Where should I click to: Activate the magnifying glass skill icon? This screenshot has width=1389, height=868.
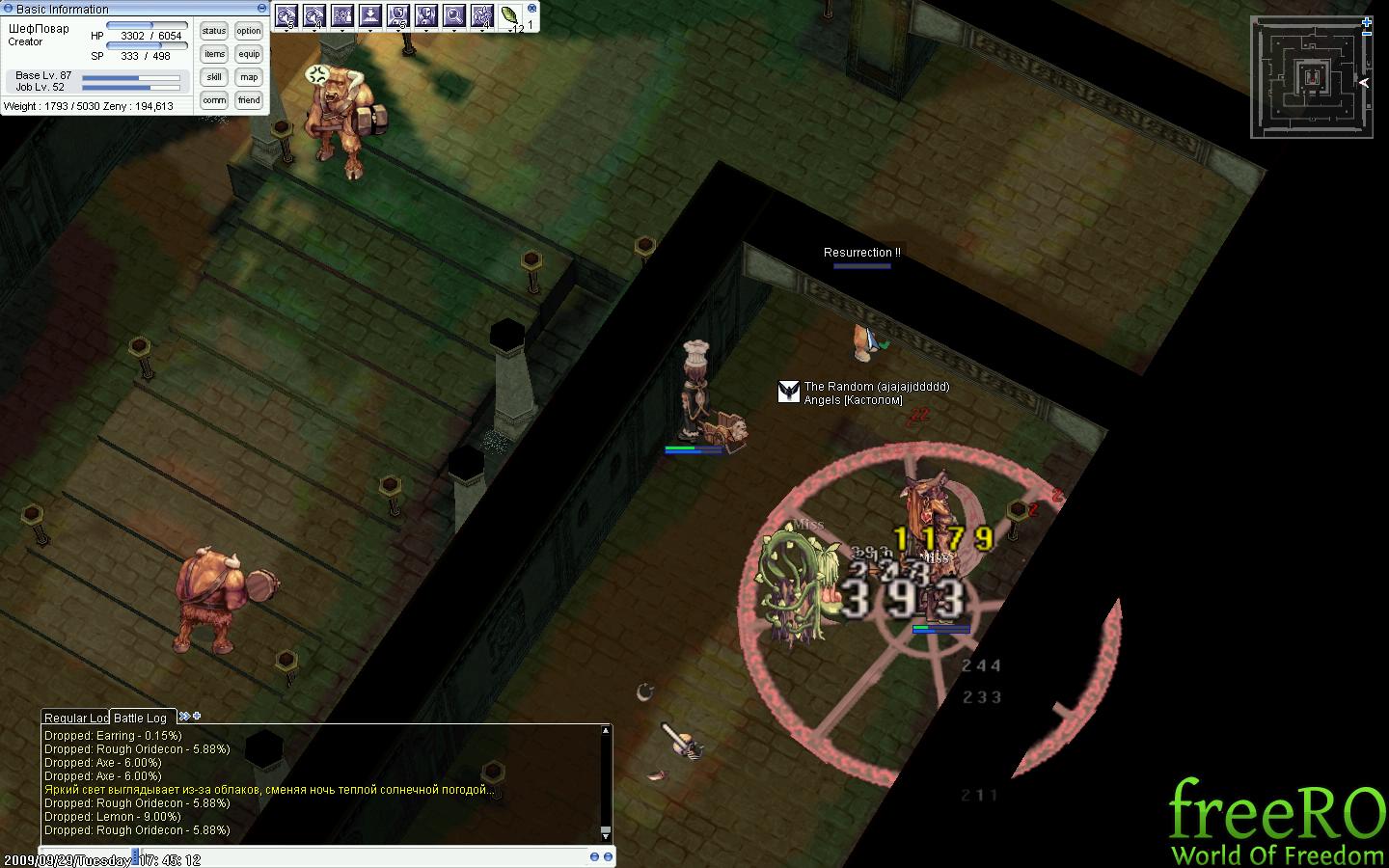pos(454,15)
